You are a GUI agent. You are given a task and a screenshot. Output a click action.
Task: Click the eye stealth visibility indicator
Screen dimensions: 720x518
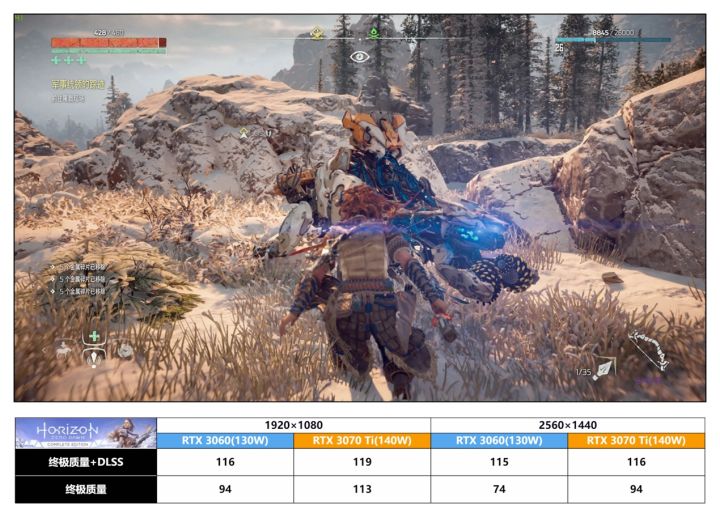coord(359,57)
